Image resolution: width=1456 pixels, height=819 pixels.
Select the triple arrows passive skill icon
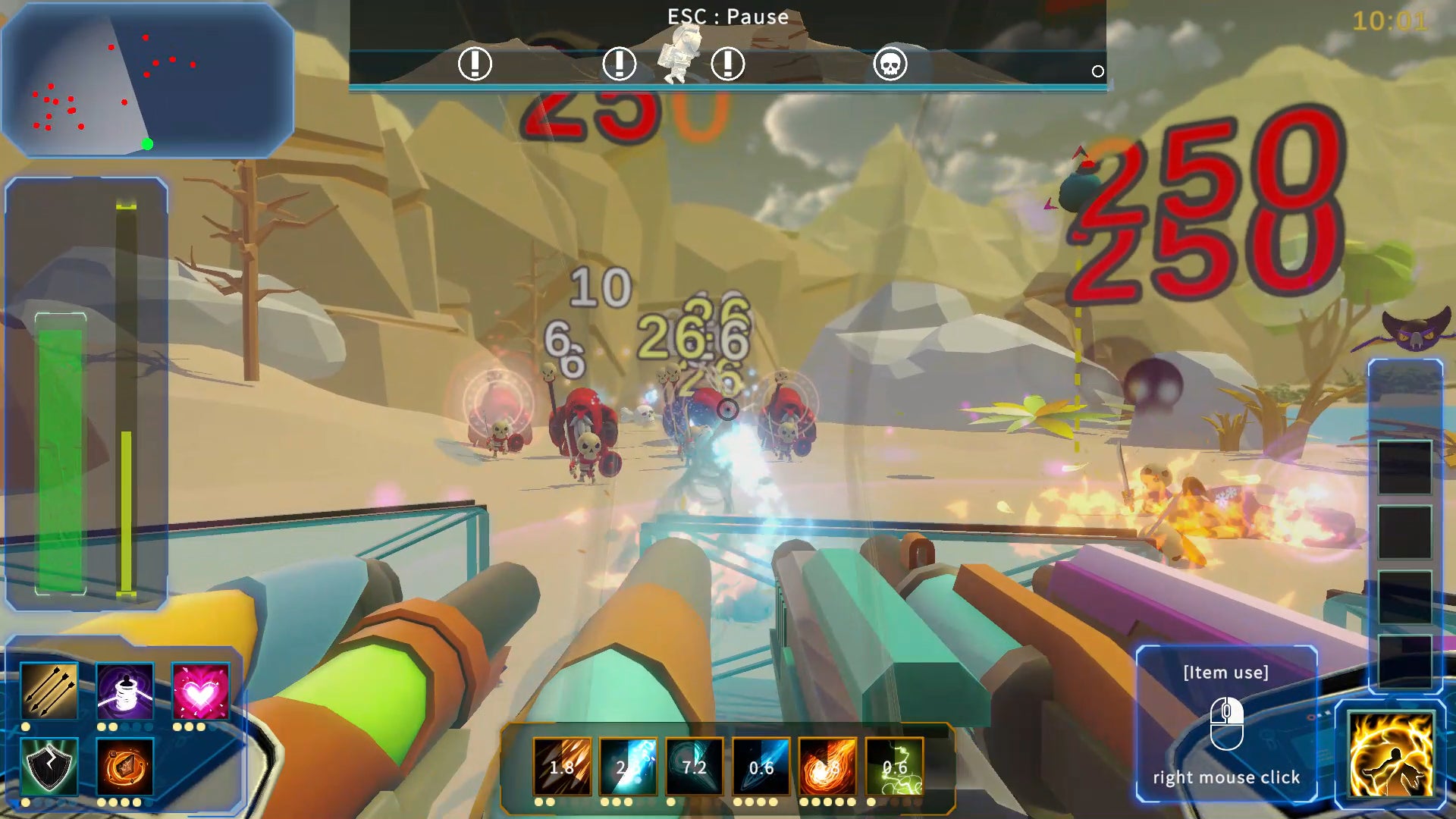pyautogui.click(x=49, y=690)
